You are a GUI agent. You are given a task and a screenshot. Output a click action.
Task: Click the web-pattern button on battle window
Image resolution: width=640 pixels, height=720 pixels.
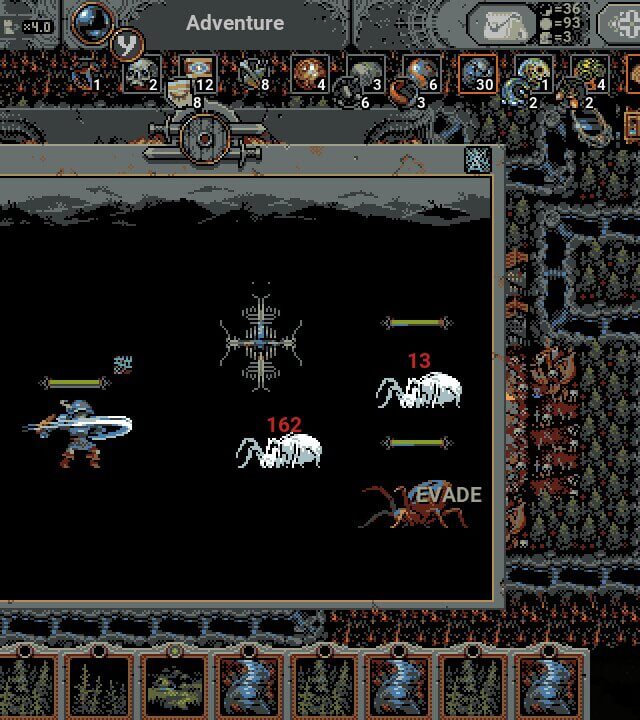[x=477, y=159]
